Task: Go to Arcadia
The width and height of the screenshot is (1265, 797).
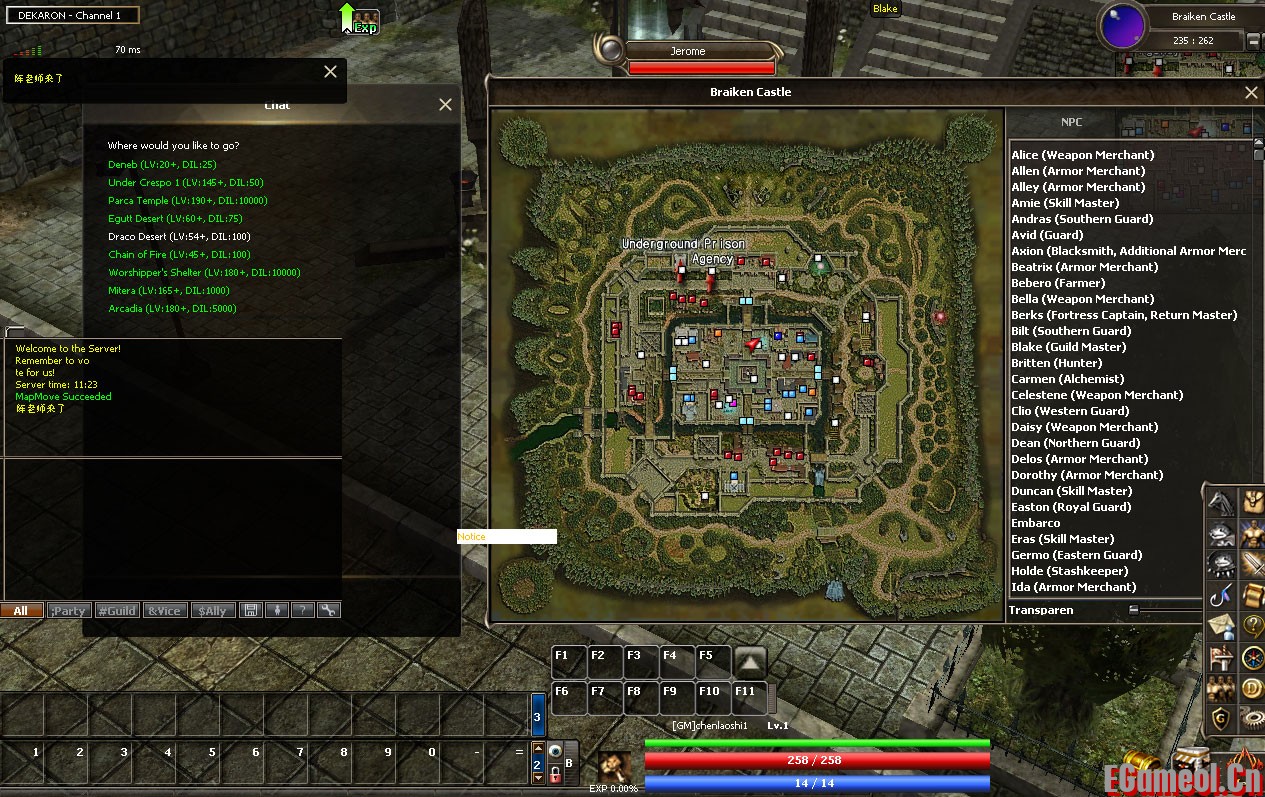Action: 172,308
